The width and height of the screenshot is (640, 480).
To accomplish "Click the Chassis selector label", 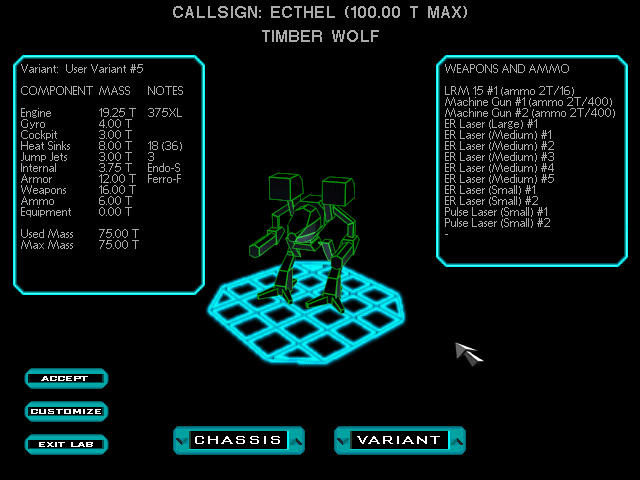I will (x=239, y=440).
